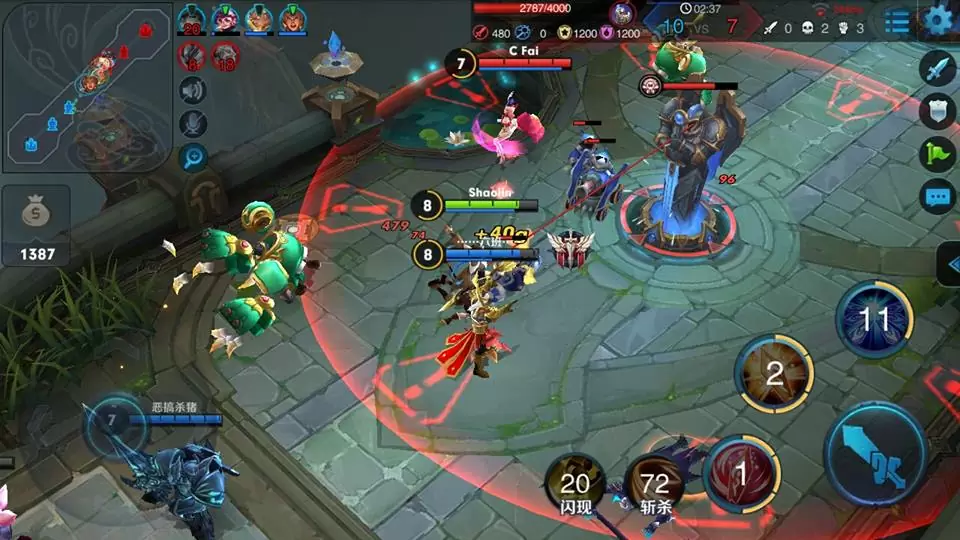
Task: Send the attack signal with sword icon
Action: (x=937, y=69)
